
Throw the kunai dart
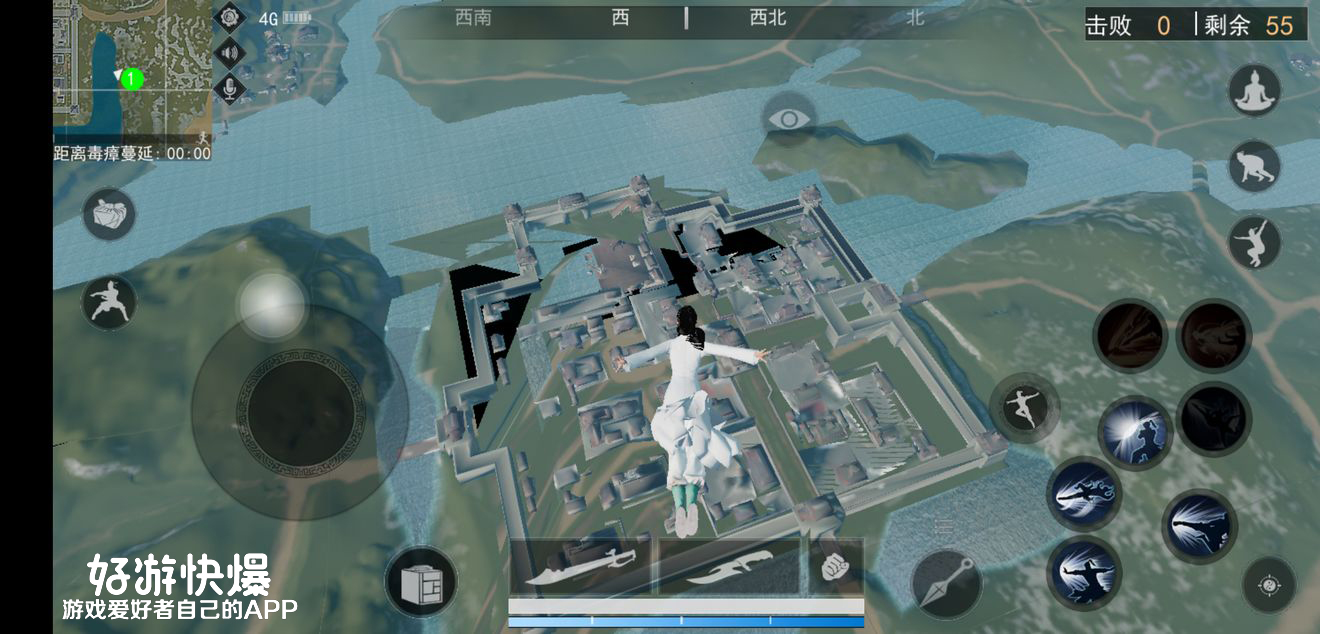click(947, 583)
